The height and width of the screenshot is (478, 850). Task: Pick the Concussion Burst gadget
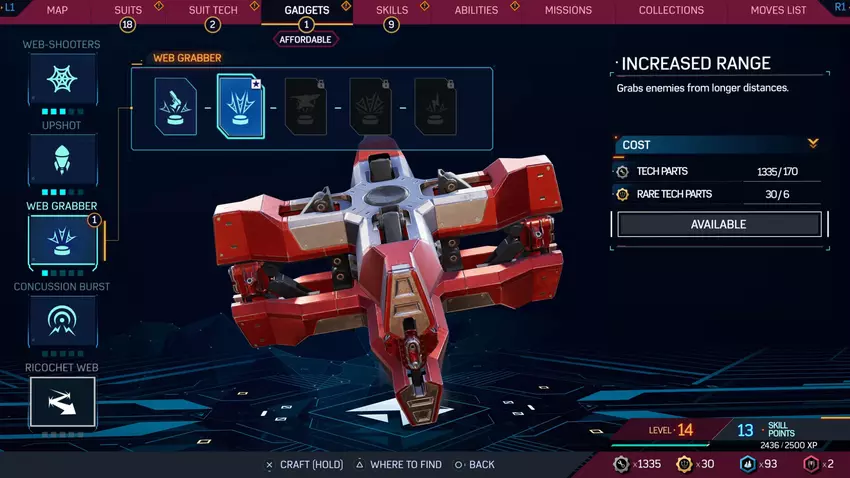62,322
